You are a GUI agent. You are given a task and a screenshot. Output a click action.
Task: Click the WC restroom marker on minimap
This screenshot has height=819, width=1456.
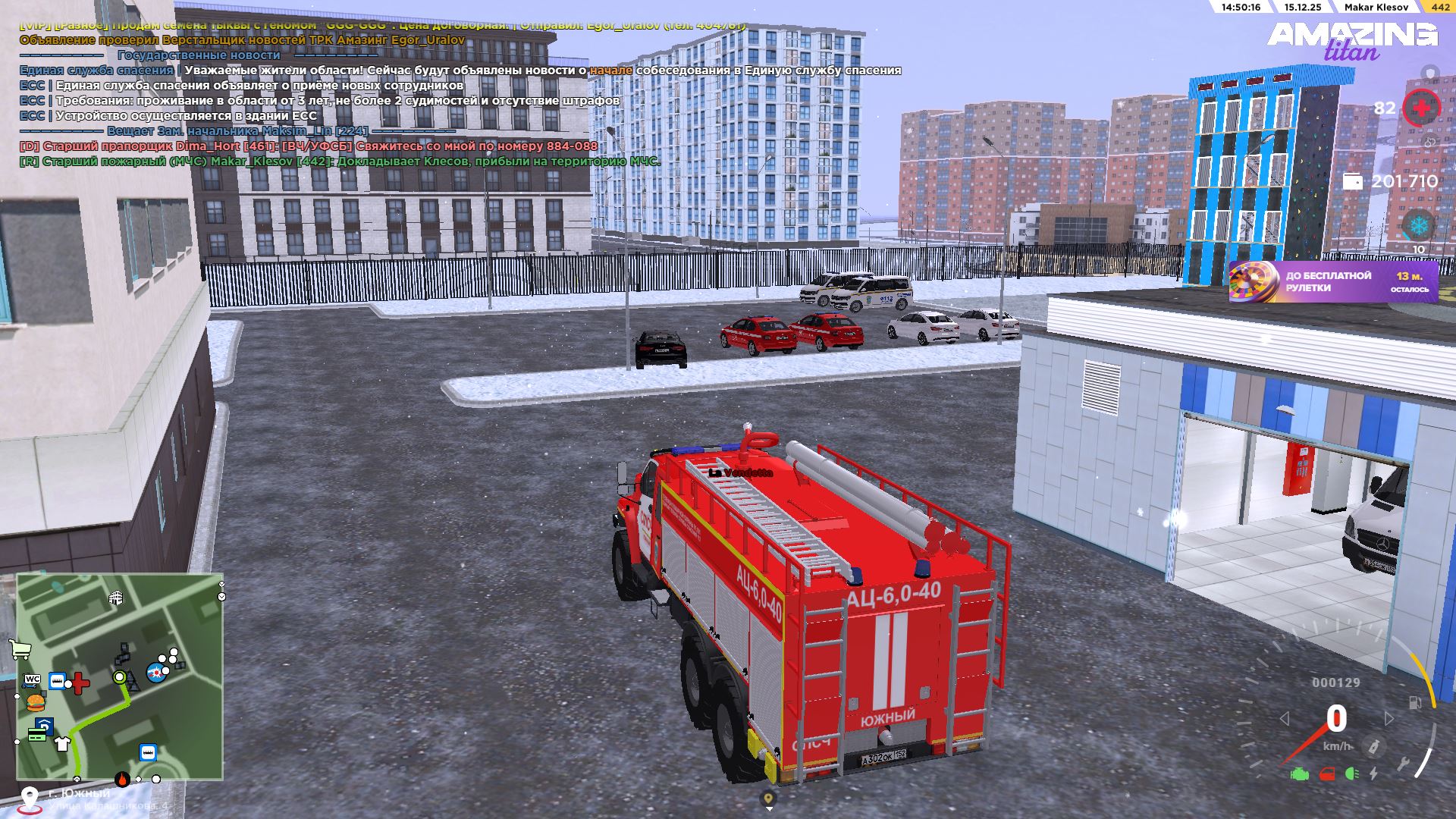(x=33, y=679)
